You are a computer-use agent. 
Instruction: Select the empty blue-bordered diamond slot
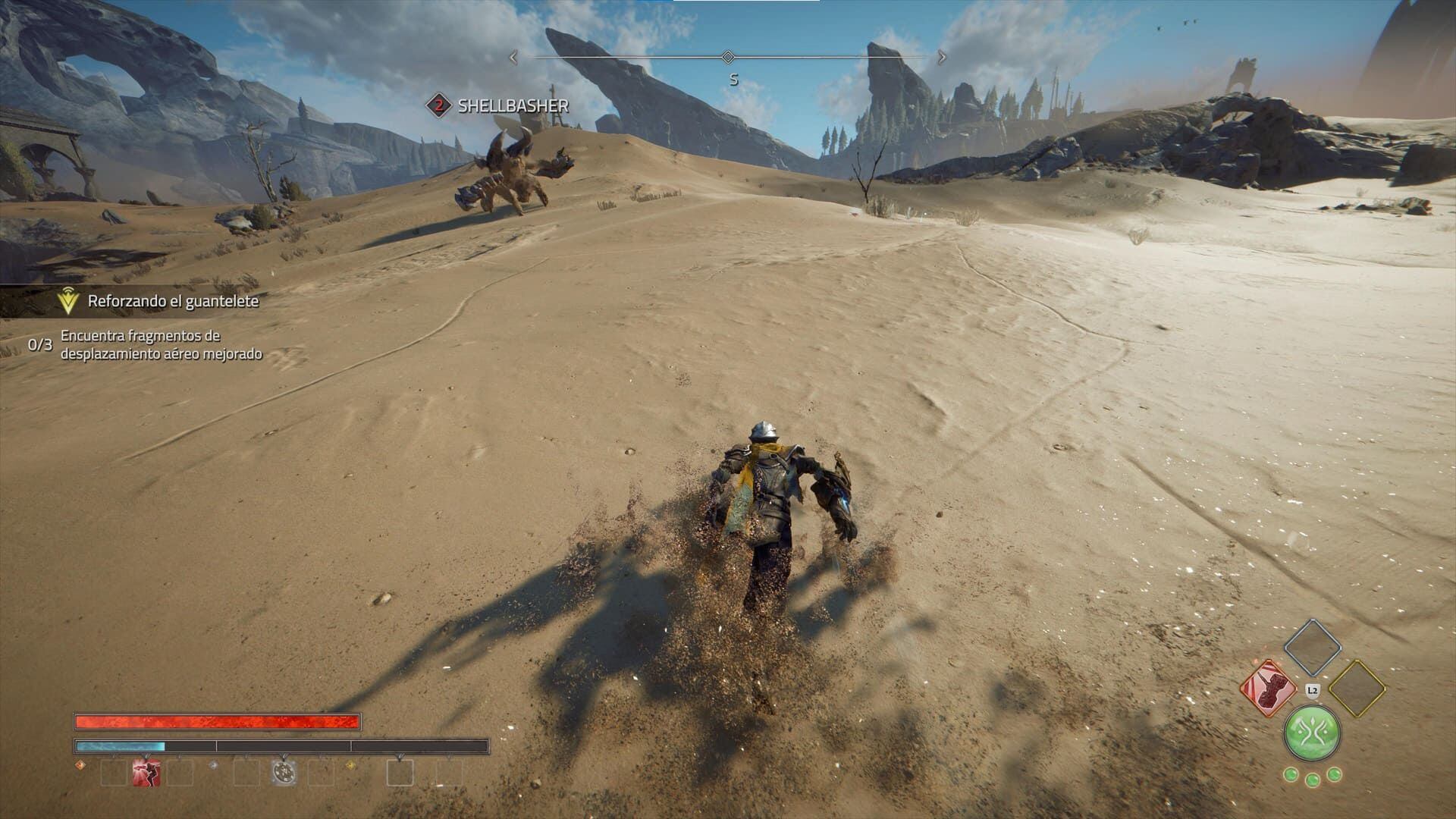1312,647
